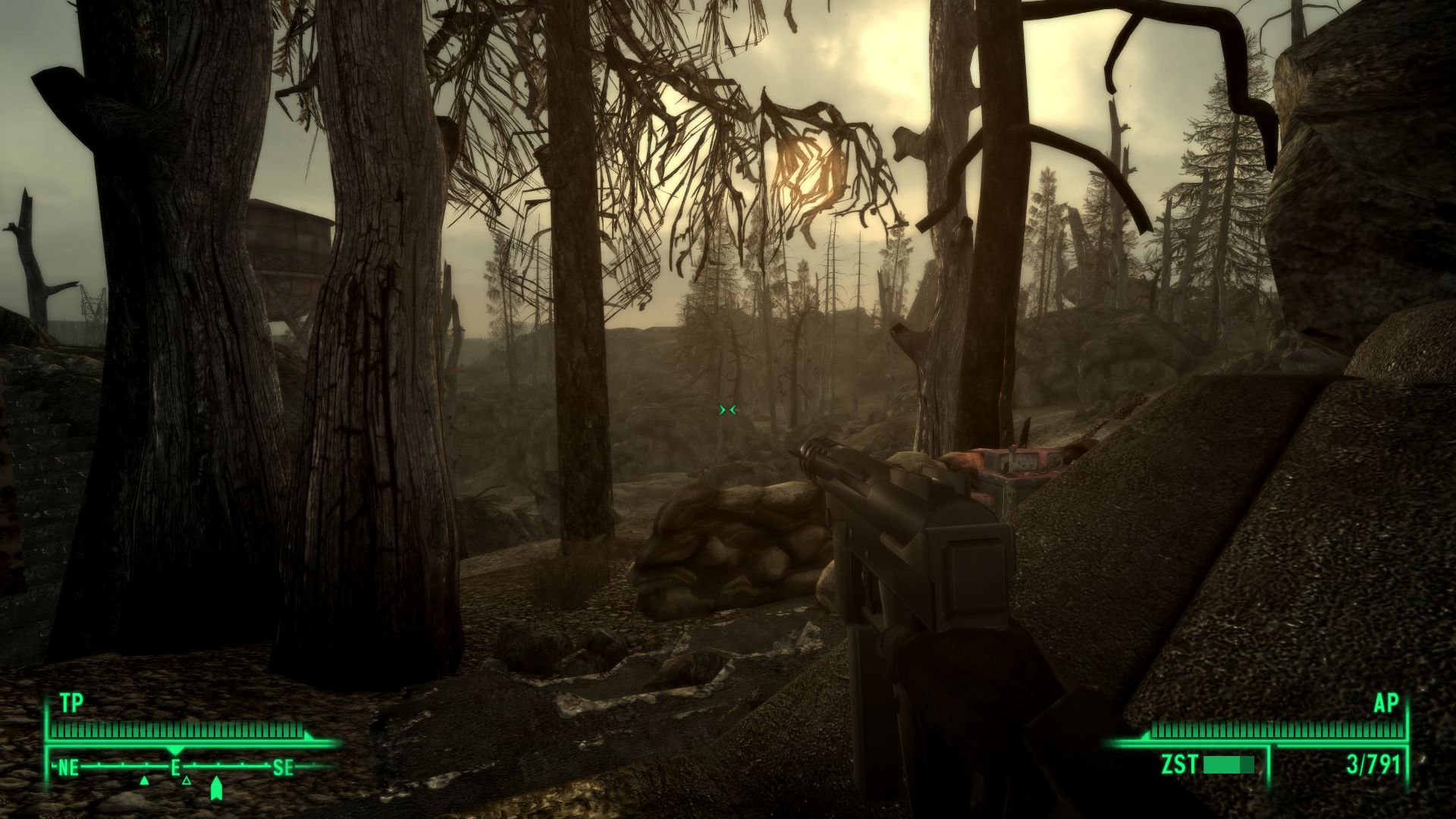Click the E direction marker on compass
This screenshot has height=819, width=1456.
[175, 767]
